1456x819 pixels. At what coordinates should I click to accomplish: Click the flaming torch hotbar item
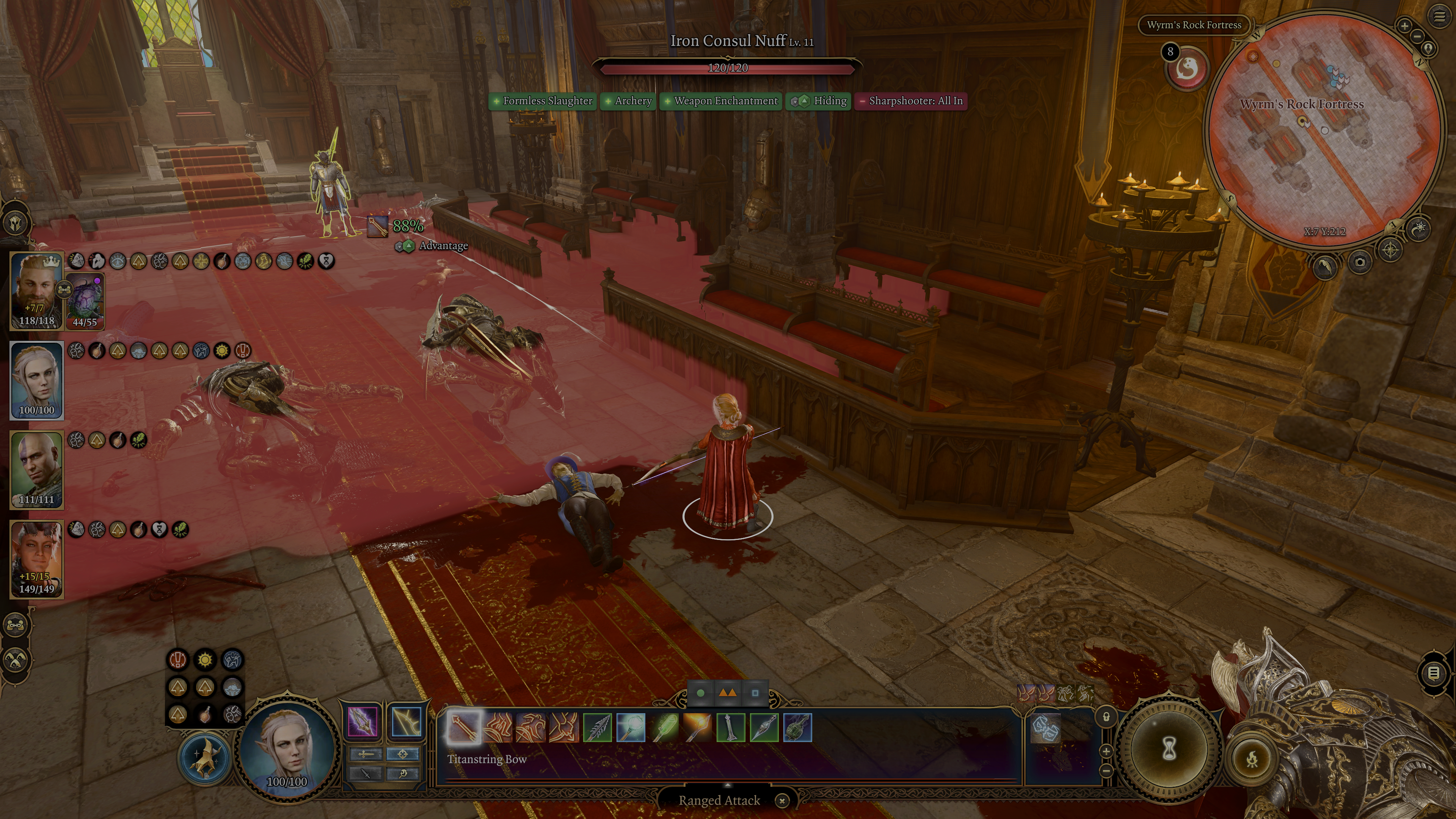[x=697, y=727]
